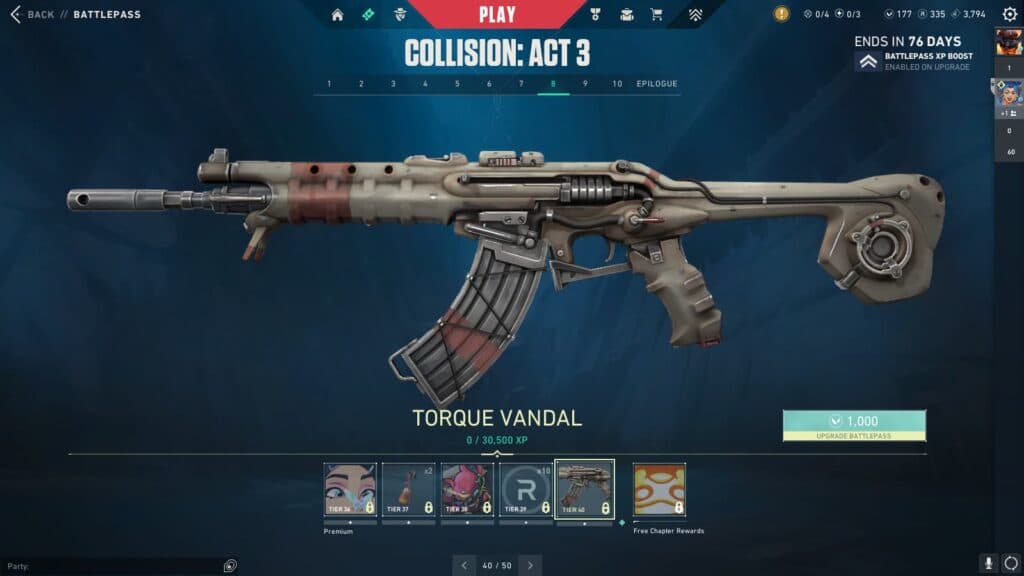Open the Epilogue tab
Image resolution: width=1024 pixels, height=576 pixels.
coord(657,83)
